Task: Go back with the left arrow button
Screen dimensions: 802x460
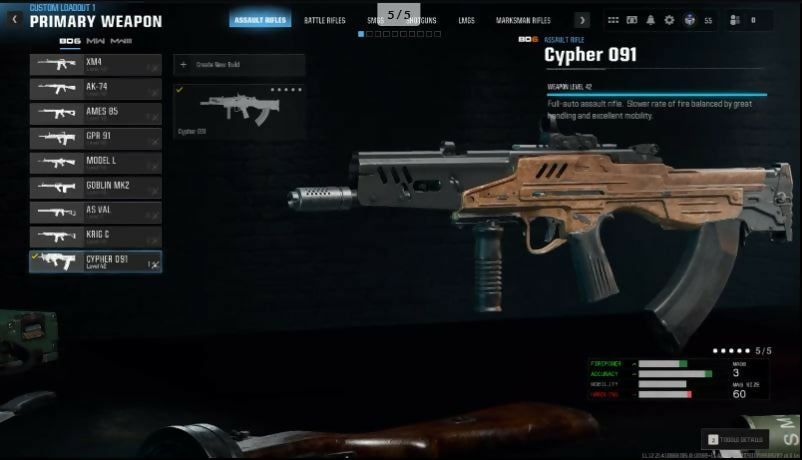Action: tap(14, 19)
